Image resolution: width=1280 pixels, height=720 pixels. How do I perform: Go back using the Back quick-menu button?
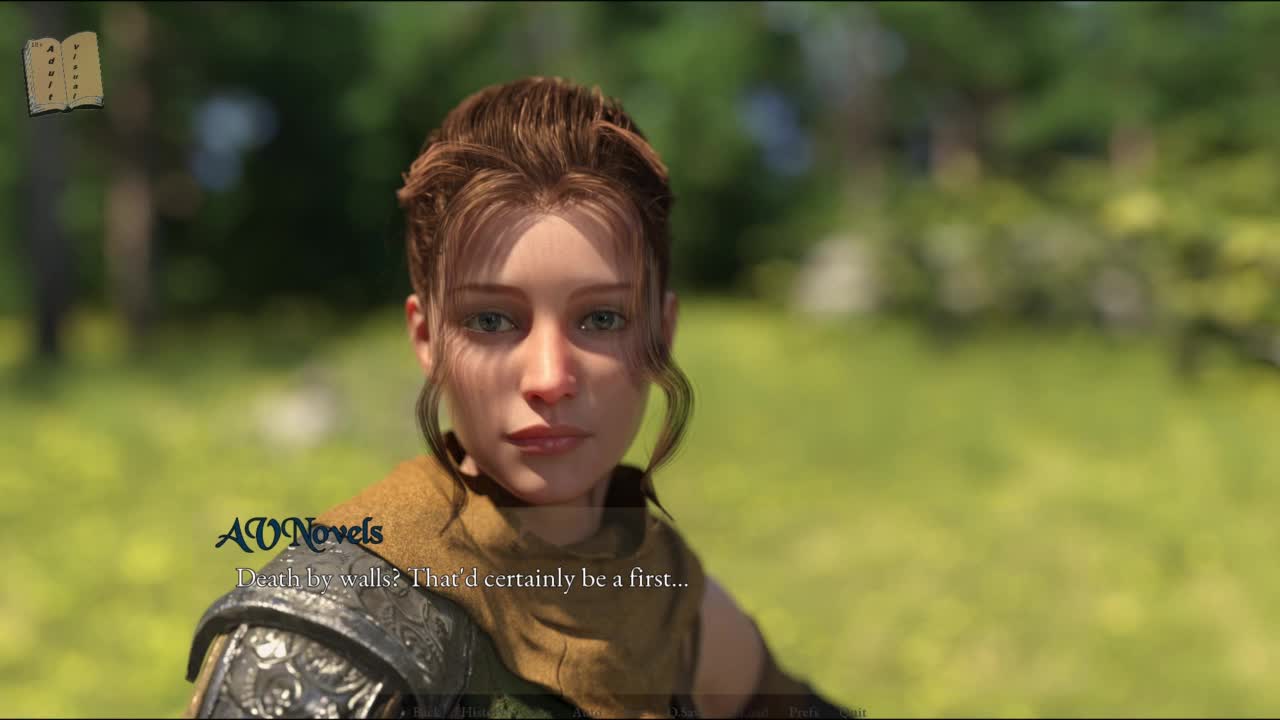(426, 712)
